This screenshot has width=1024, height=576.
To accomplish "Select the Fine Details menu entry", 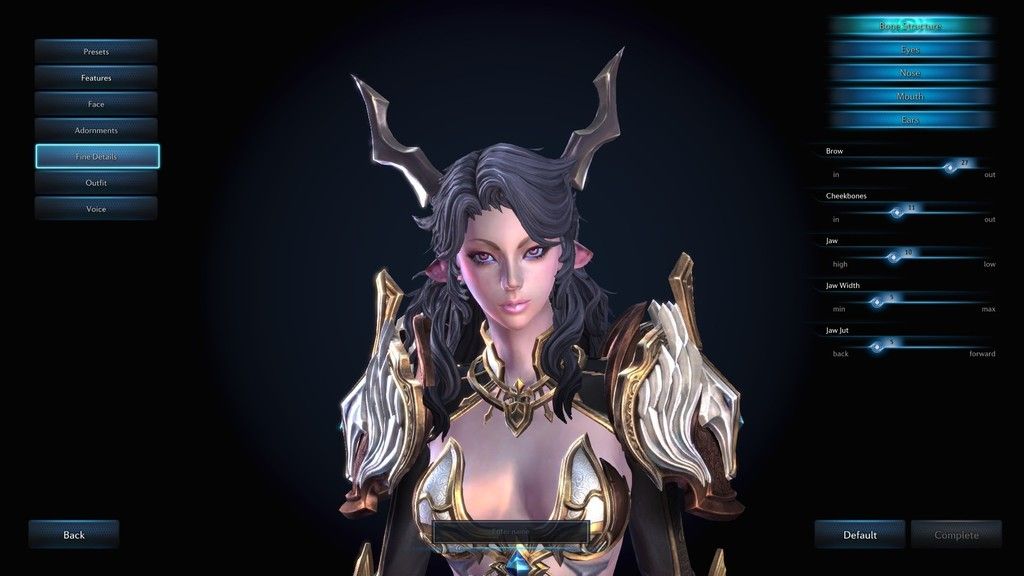I will [96, 157].
